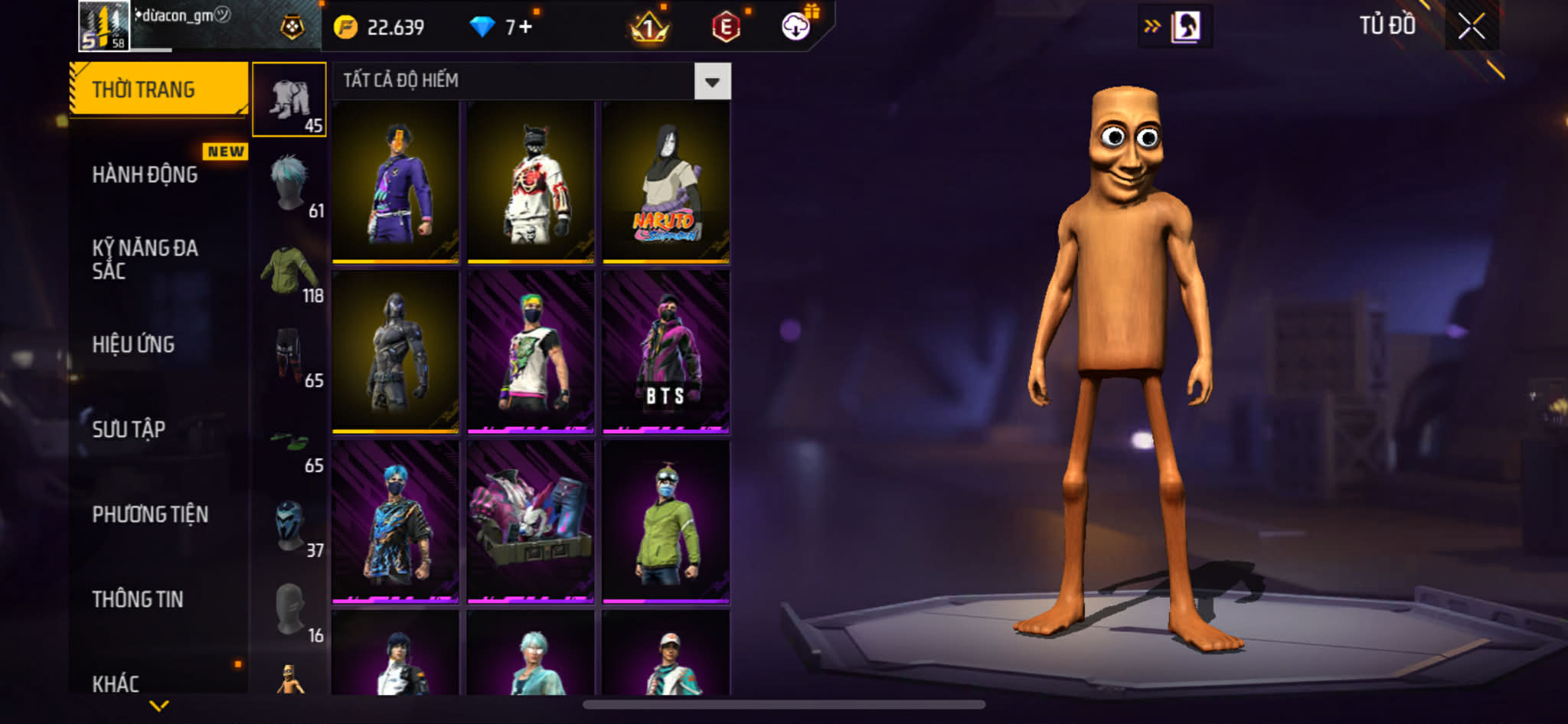This screenshot has width=1568, height=724.
Task: Add diamonds with the plus button
Action: point(525,27)
